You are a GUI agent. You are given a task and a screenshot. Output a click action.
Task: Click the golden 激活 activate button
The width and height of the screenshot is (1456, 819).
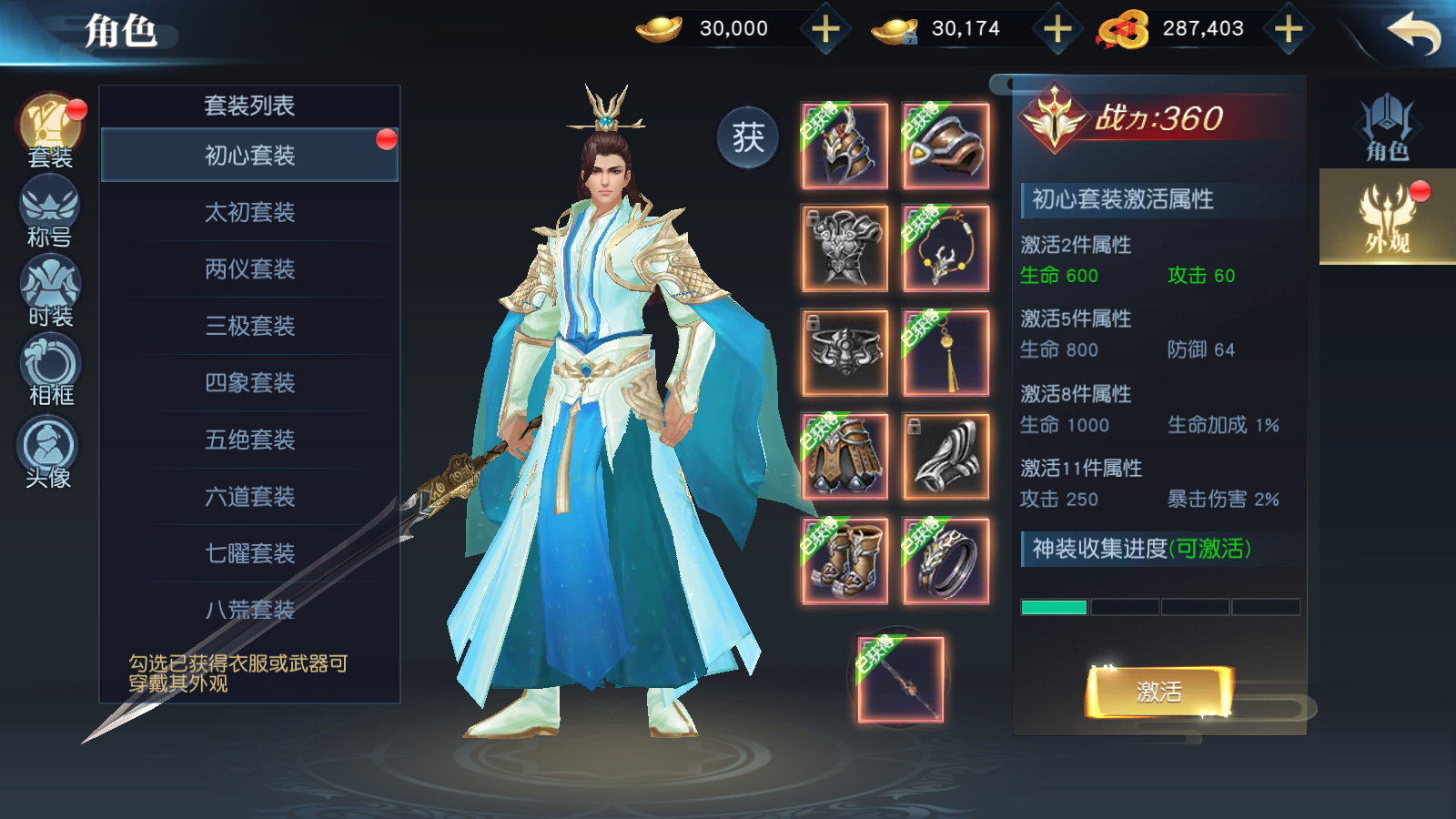1158,693
